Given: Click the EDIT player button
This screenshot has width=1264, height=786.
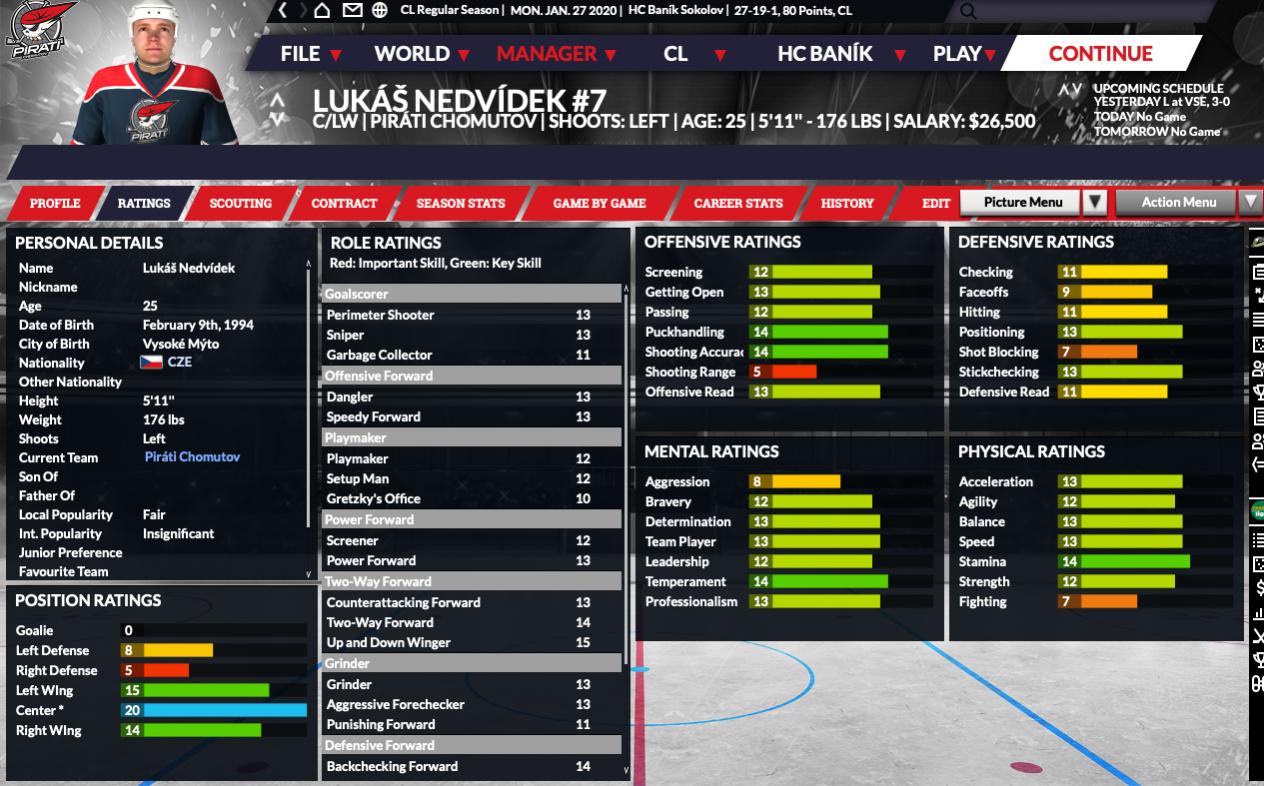Looking at the screenshot, I should tap(936, 203).
